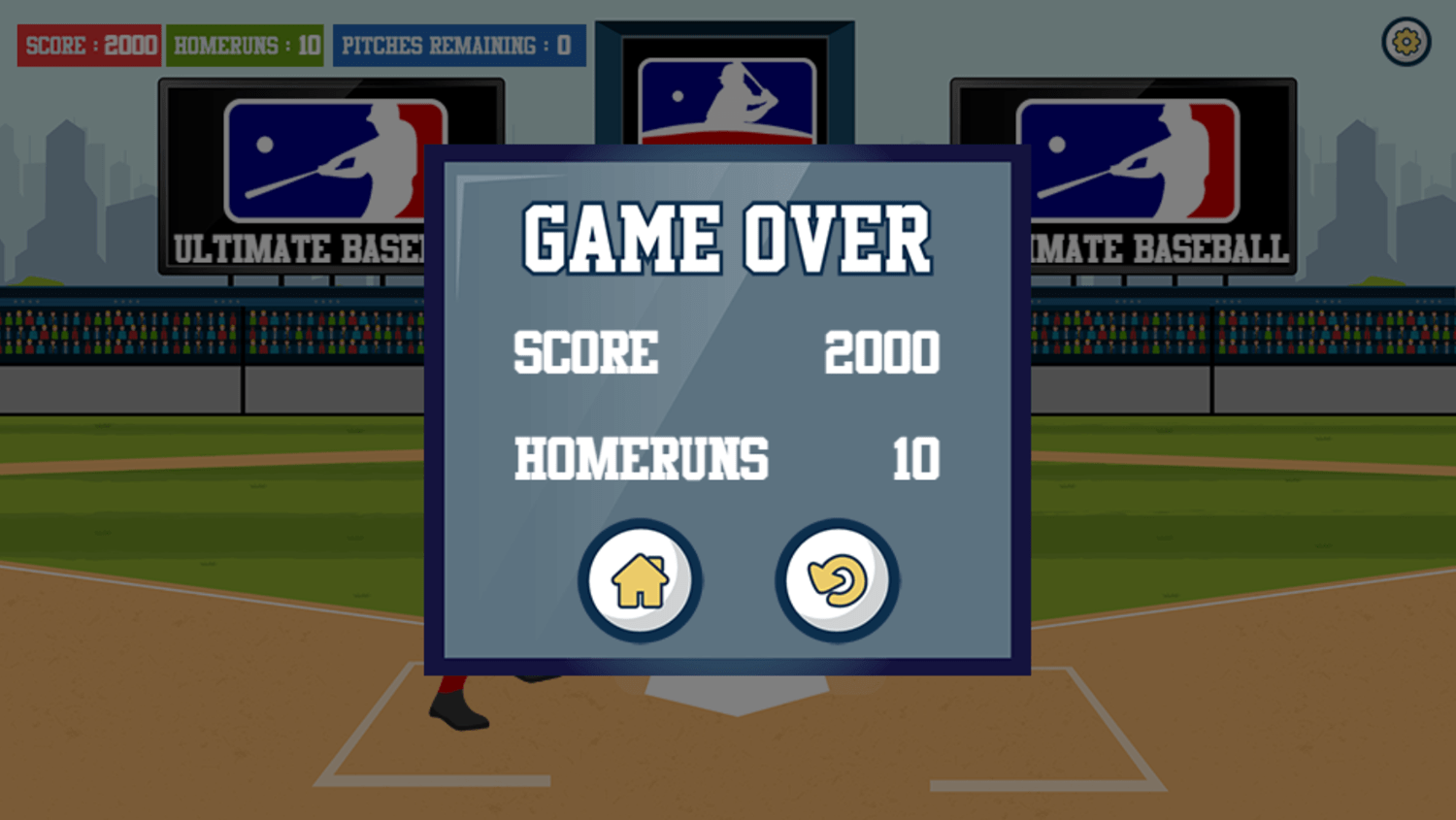Image resolution: width=1456 pixels, height=820 pixels.
Task: Select the HOMERUNS : 10 green badge
Action: coord(244,45)
